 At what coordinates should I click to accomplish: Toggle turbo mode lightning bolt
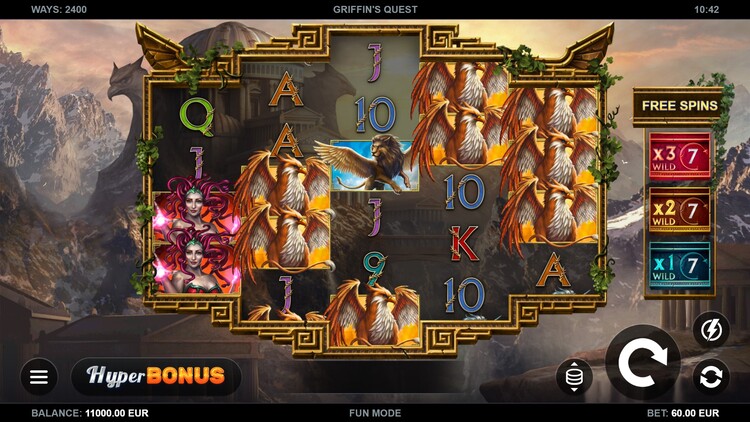click(x=711, y=330)
